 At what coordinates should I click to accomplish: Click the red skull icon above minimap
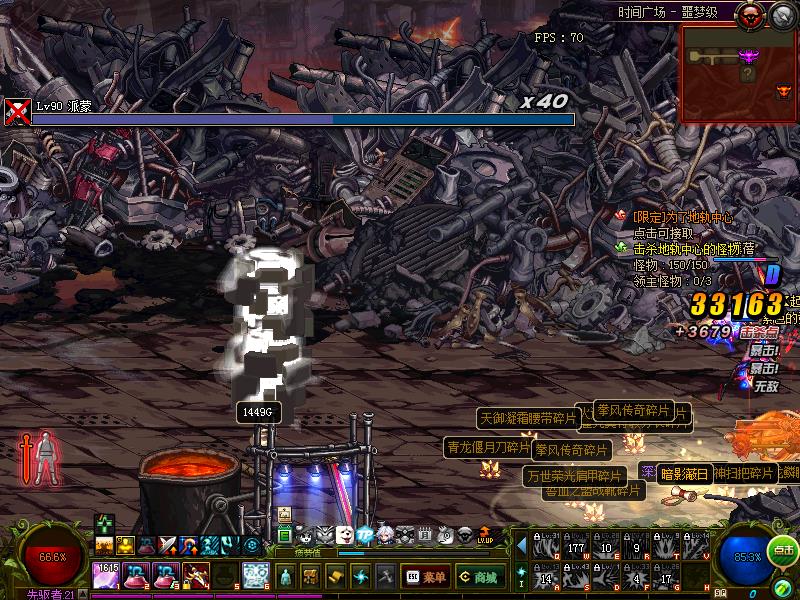pyautogui.click(x=749, y=14)
